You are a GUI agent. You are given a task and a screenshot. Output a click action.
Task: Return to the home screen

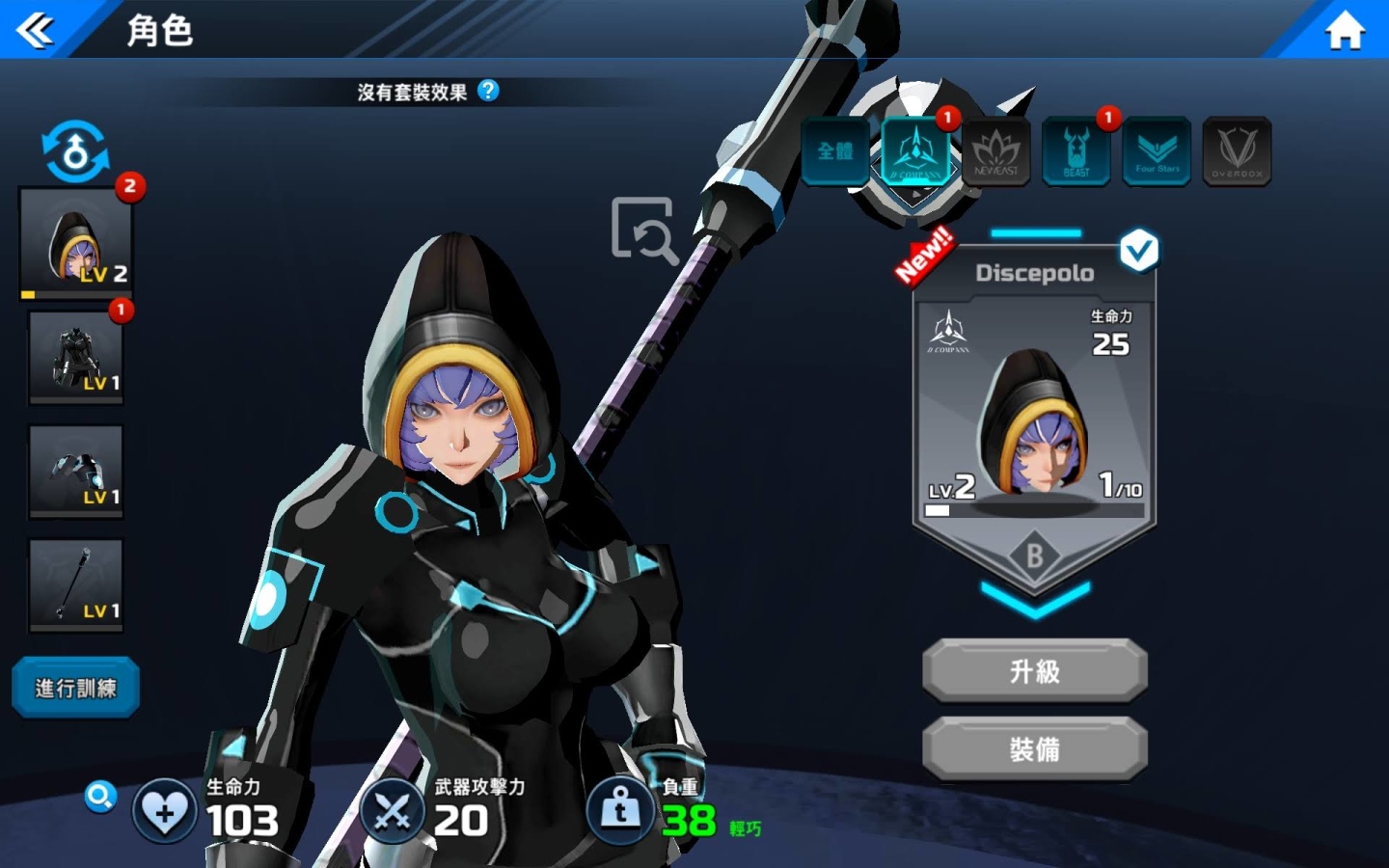pos(1345,31)
